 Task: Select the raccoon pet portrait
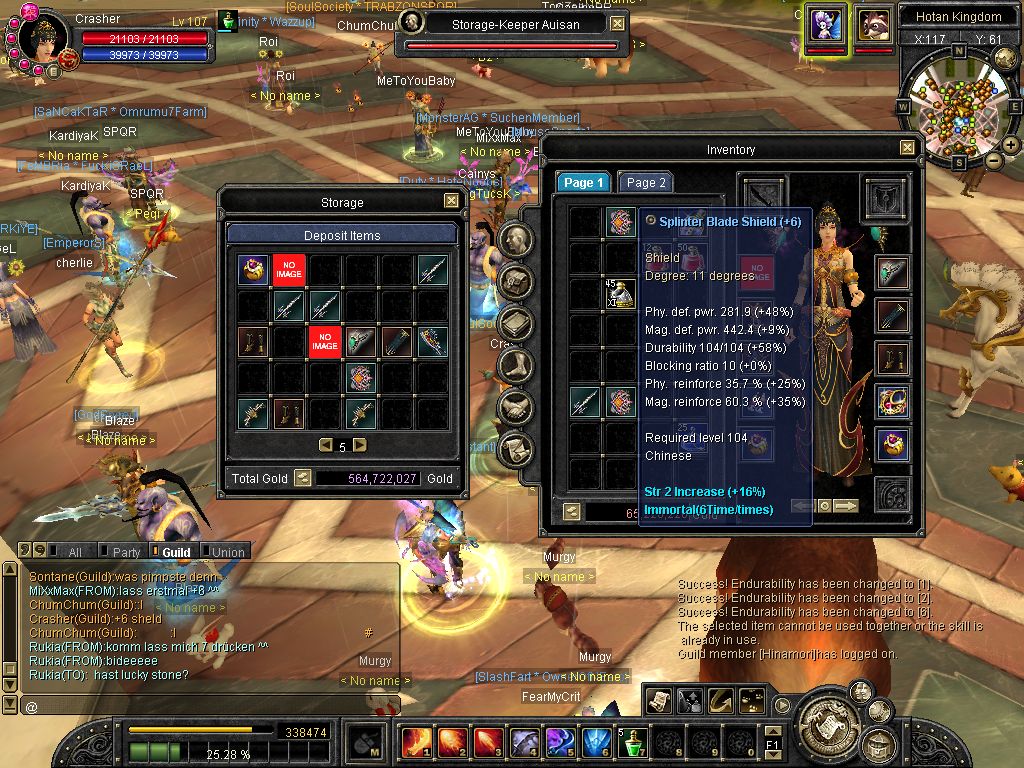[x=874, y=24]
